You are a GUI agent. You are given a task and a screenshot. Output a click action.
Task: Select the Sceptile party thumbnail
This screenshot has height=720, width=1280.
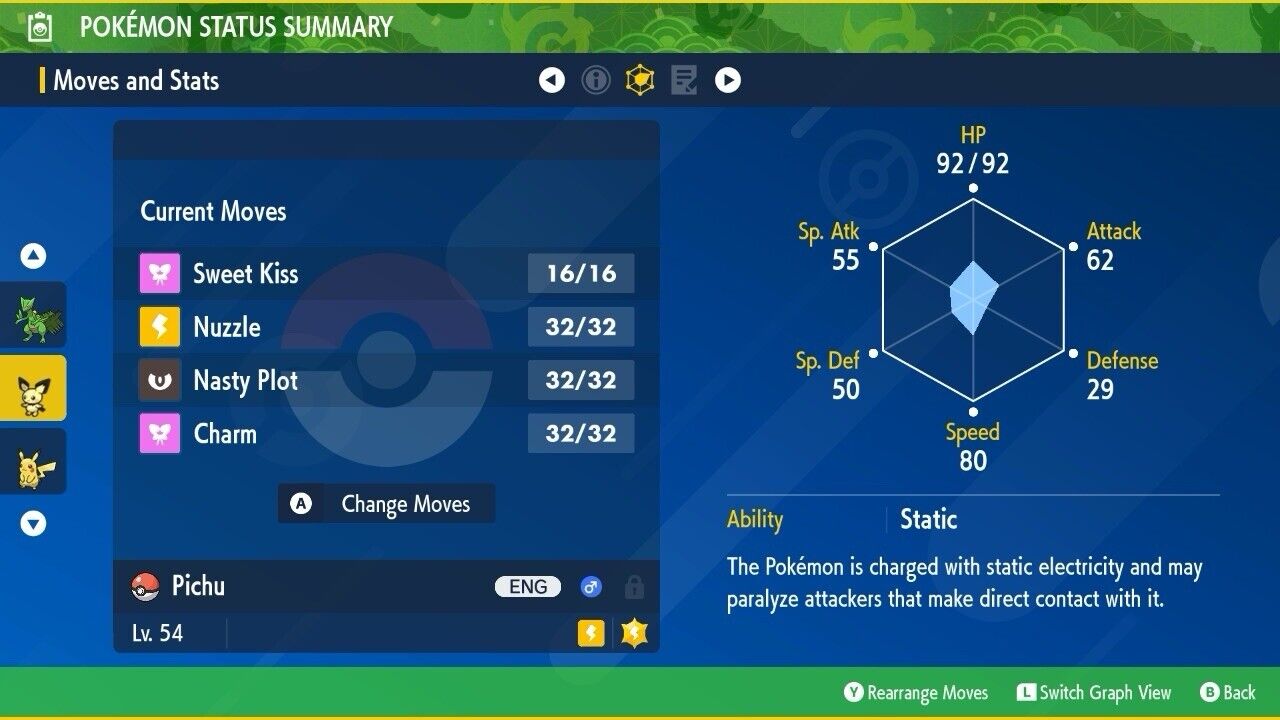point(33,315)
